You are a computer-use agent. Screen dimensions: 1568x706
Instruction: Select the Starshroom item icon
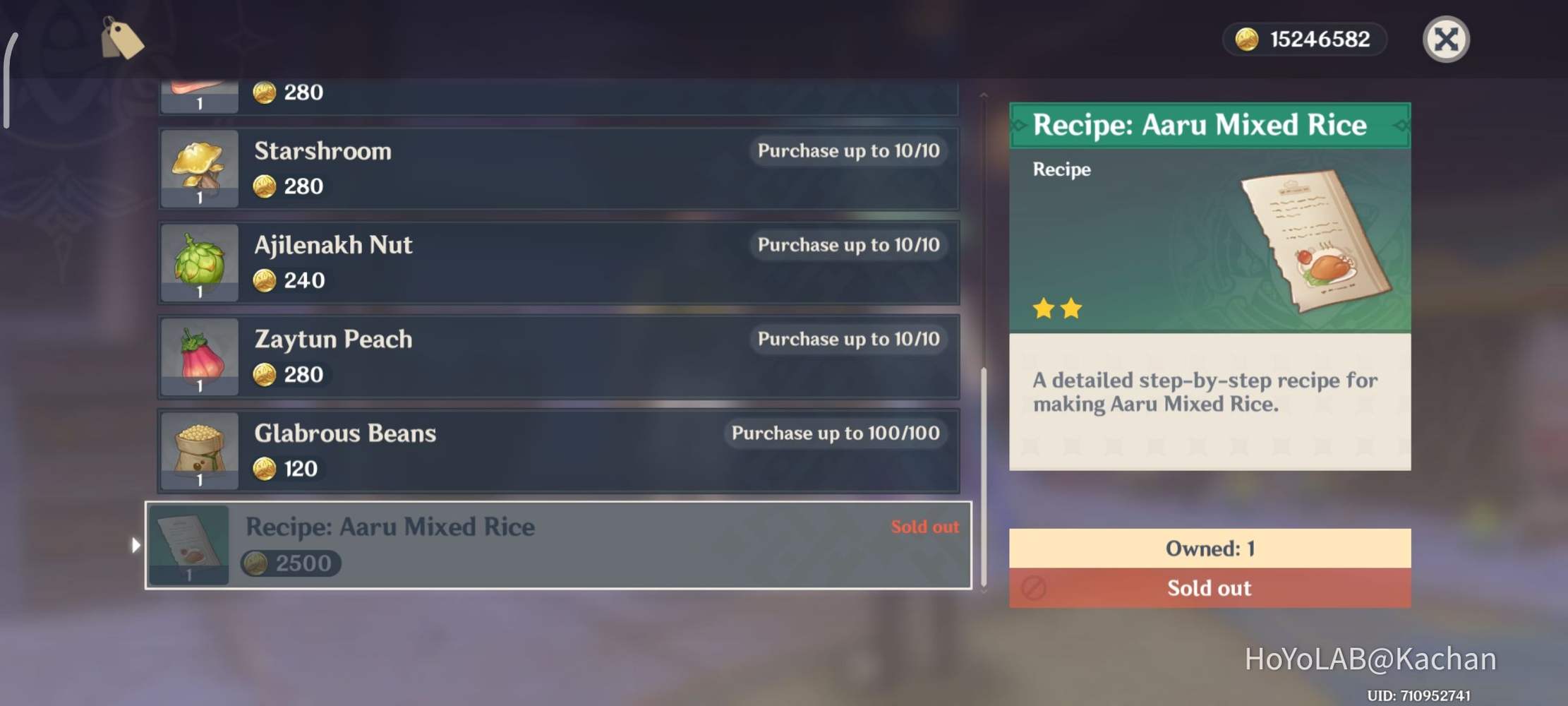pyautogui.click(x=199, y=168)
